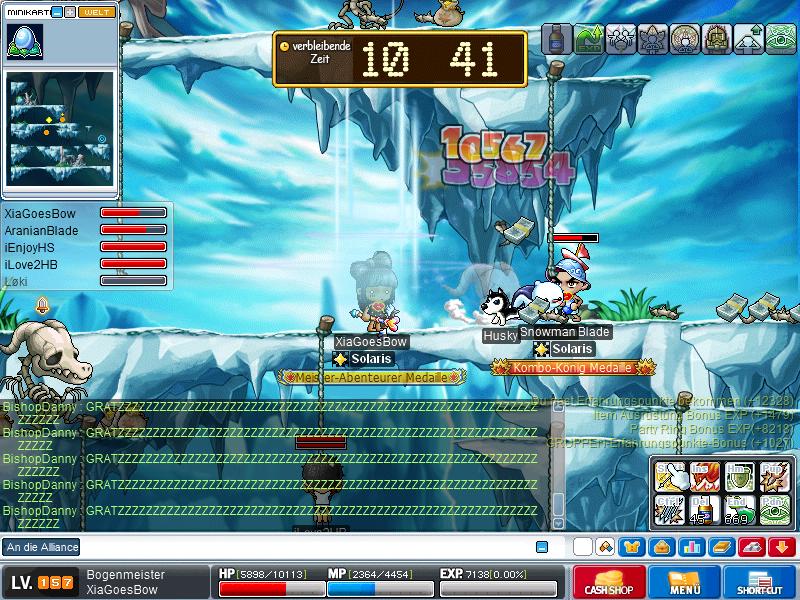Image resolution: width=800 pixels, height=600 pixels.
Task: Open the Menü panel
Action: (x=685, y=582)
